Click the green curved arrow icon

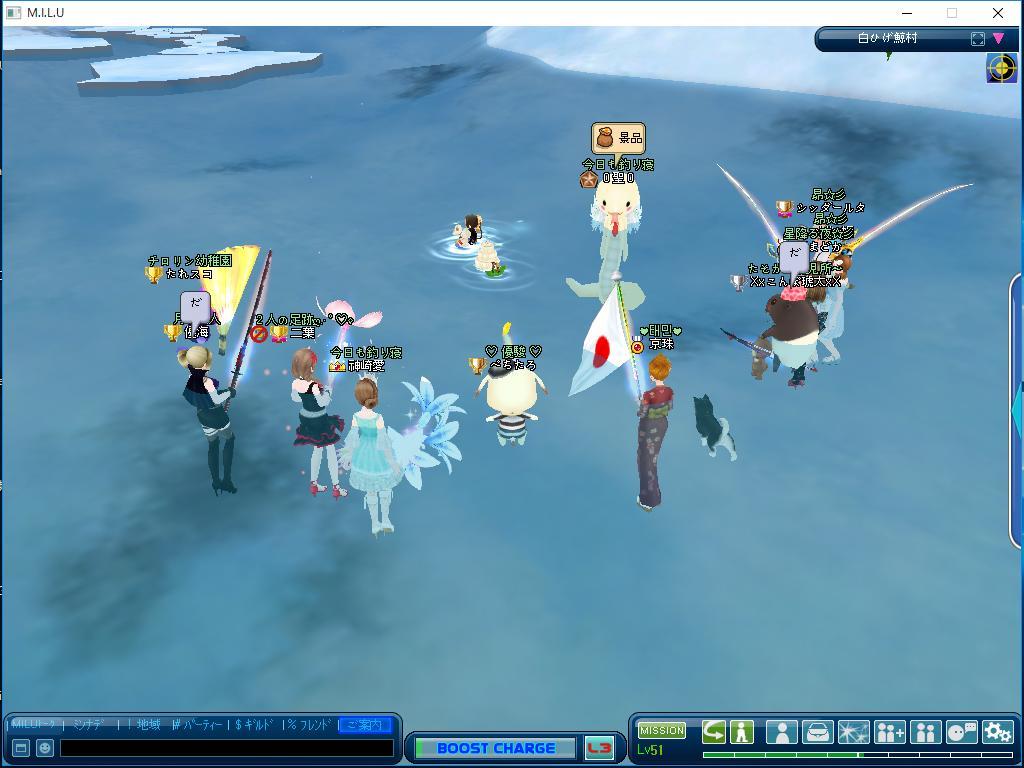point(713,732)
